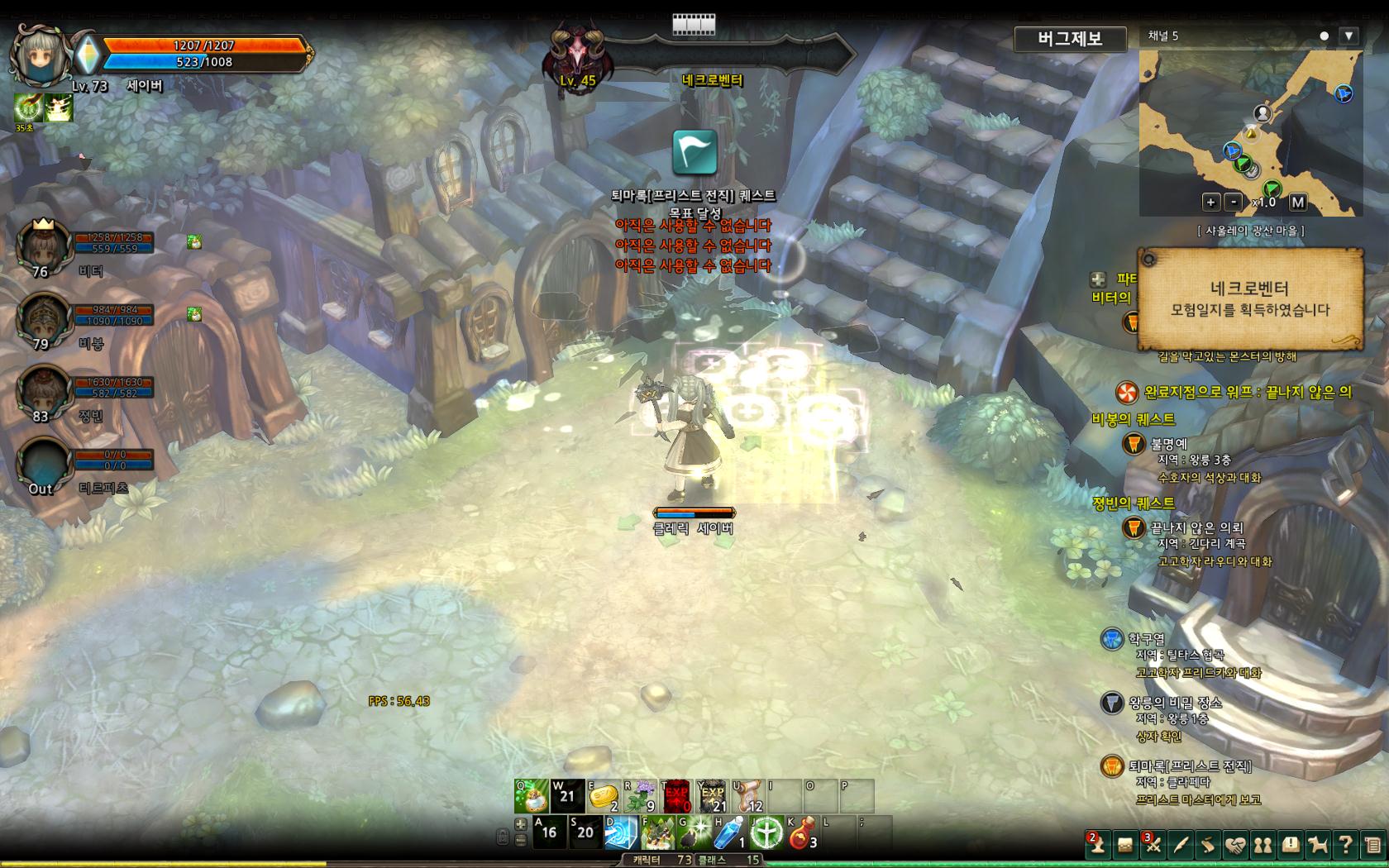Viewport: 1389px width, 868px height.
Task: Open the companion pet menu
Action: [1318, 845]
